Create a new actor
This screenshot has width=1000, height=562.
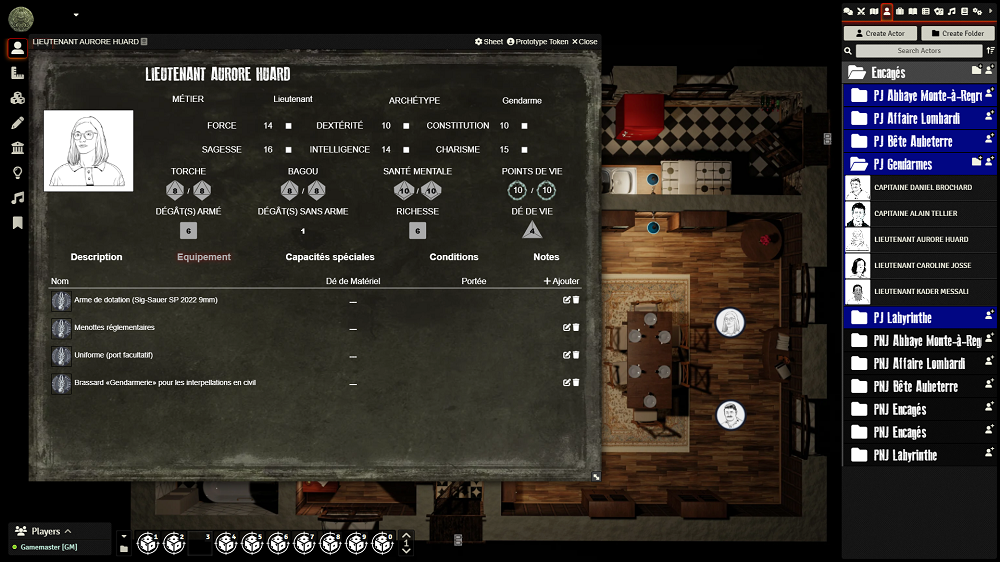point(881,33)
